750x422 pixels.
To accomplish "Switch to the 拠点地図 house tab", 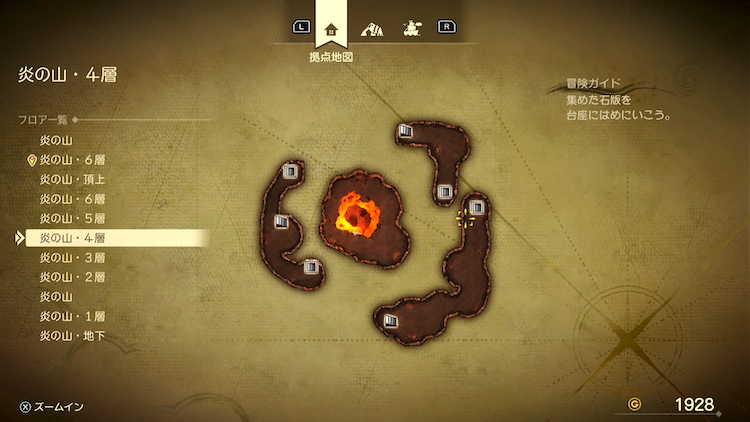I will coord(331,28).
